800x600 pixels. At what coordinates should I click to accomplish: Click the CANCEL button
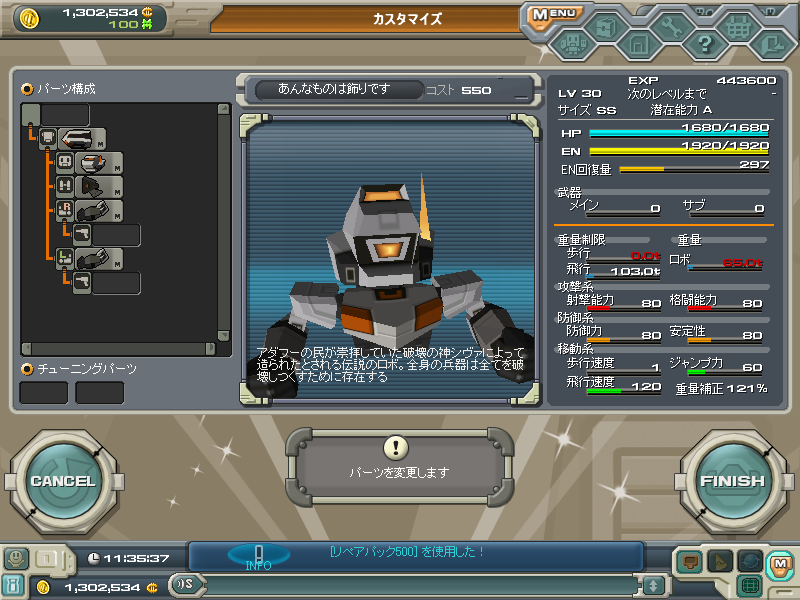pyautogui.click(x=62, y=481)
